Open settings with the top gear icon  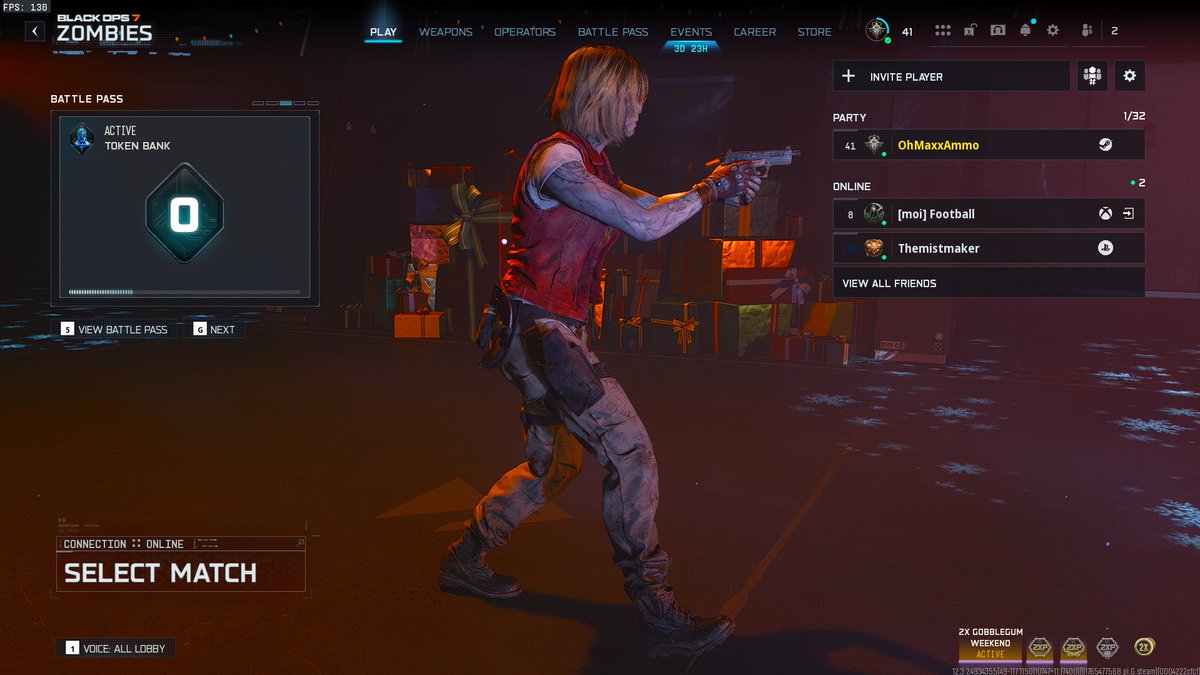[1052, 31]
